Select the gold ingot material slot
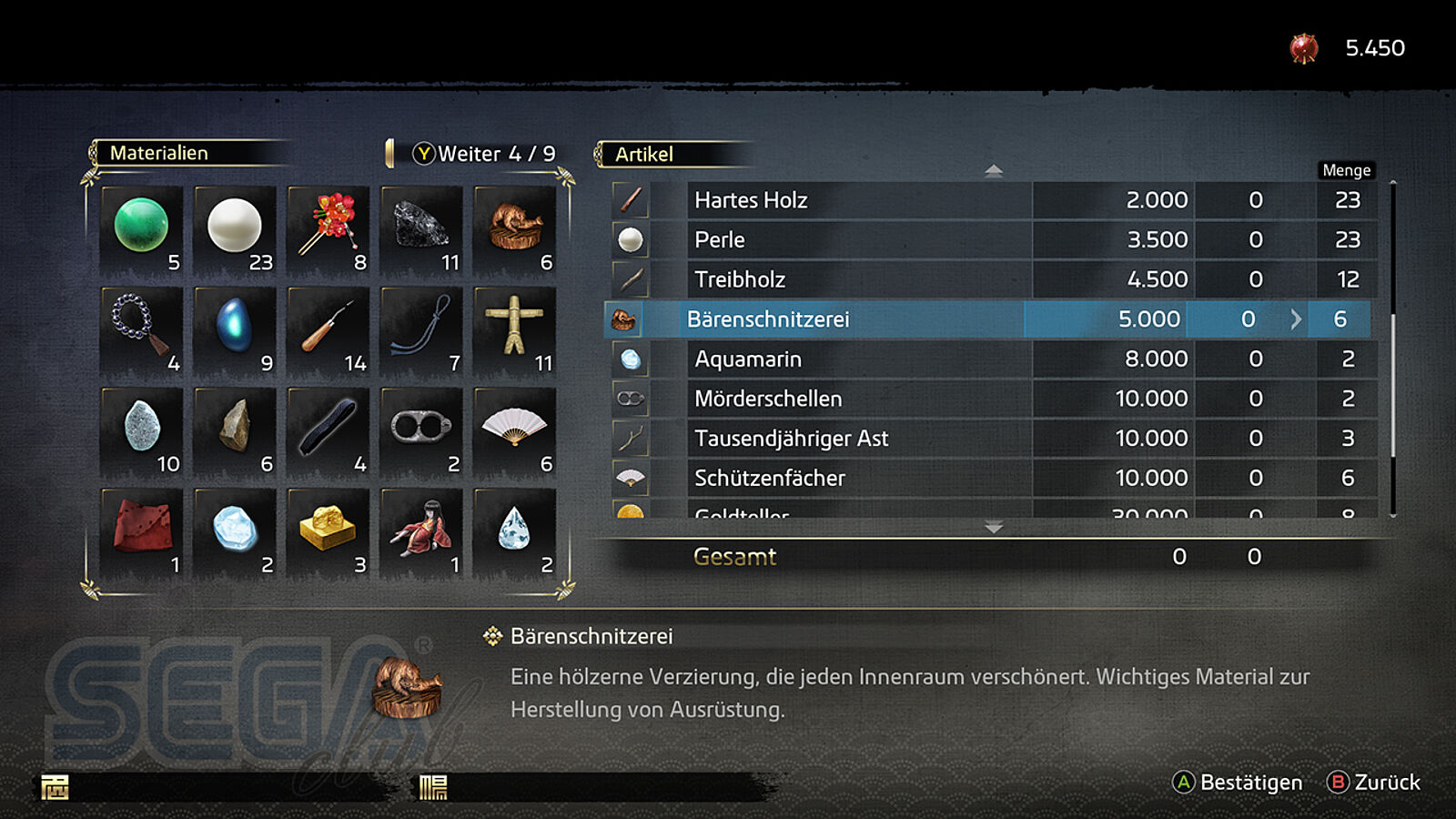The width and height of the screenshot is (1456, 819). (329, 531)
